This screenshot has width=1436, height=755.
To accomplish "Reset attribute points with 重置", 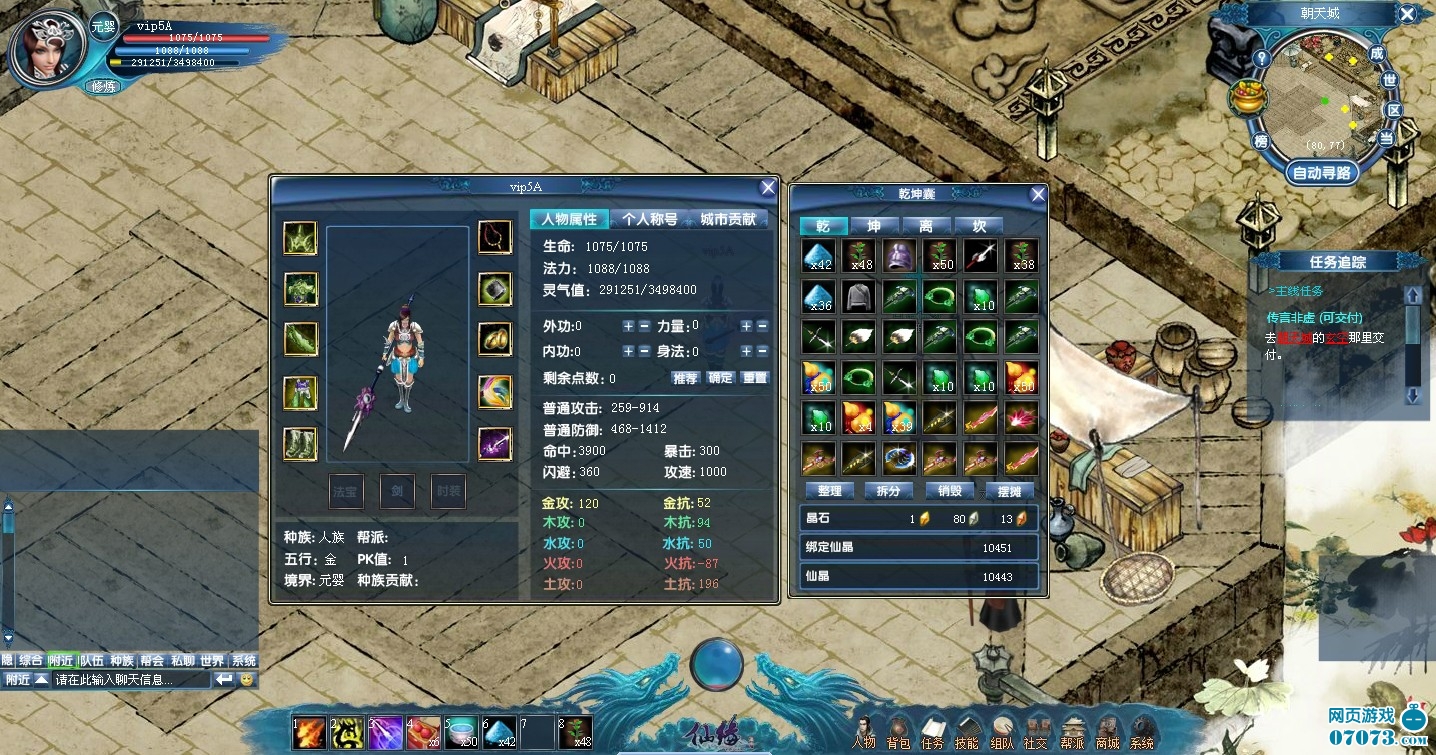I will pyautogui.click(x=755, y=378).
